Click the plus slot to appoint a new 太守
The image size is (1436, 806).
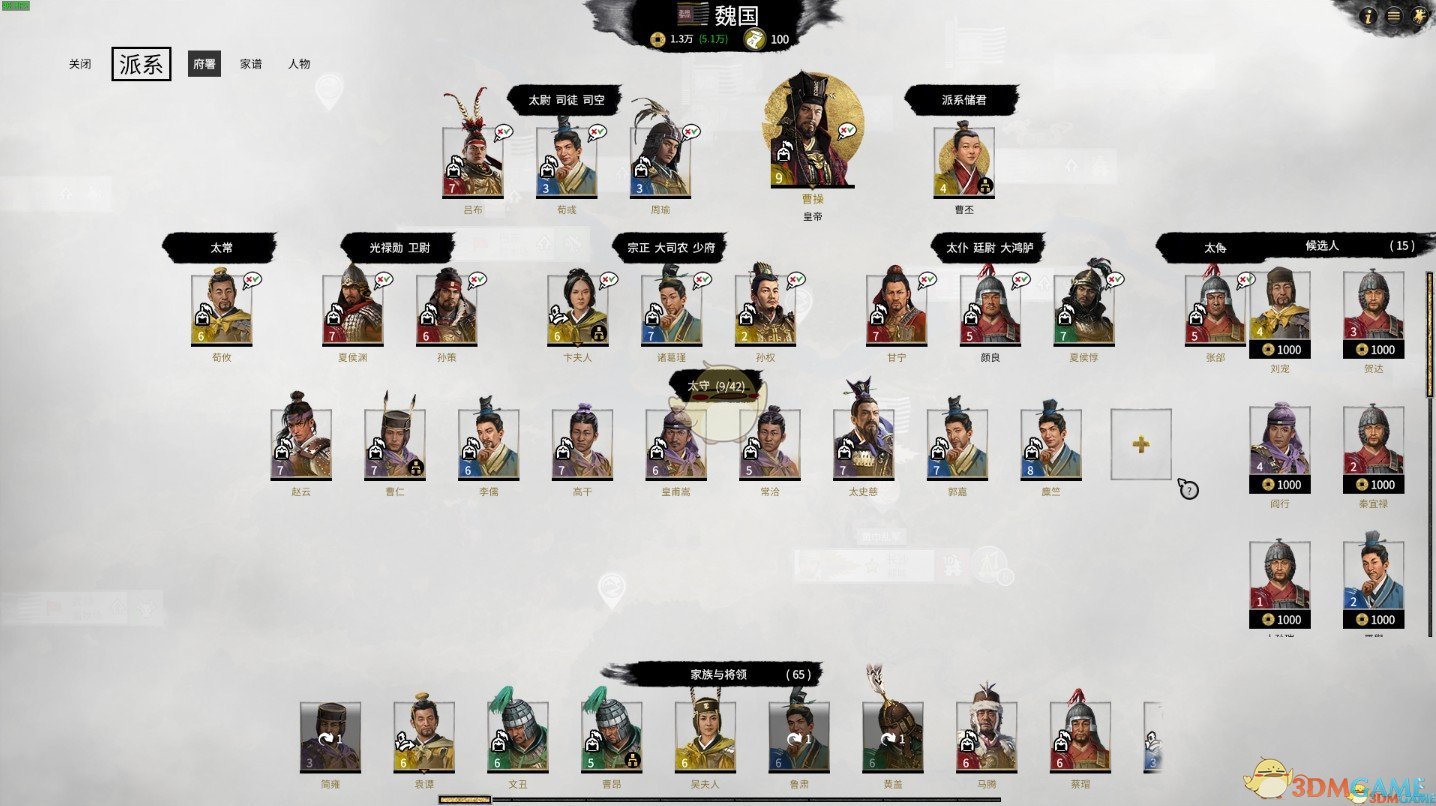pyautogui.click(x=1140, y=444)
